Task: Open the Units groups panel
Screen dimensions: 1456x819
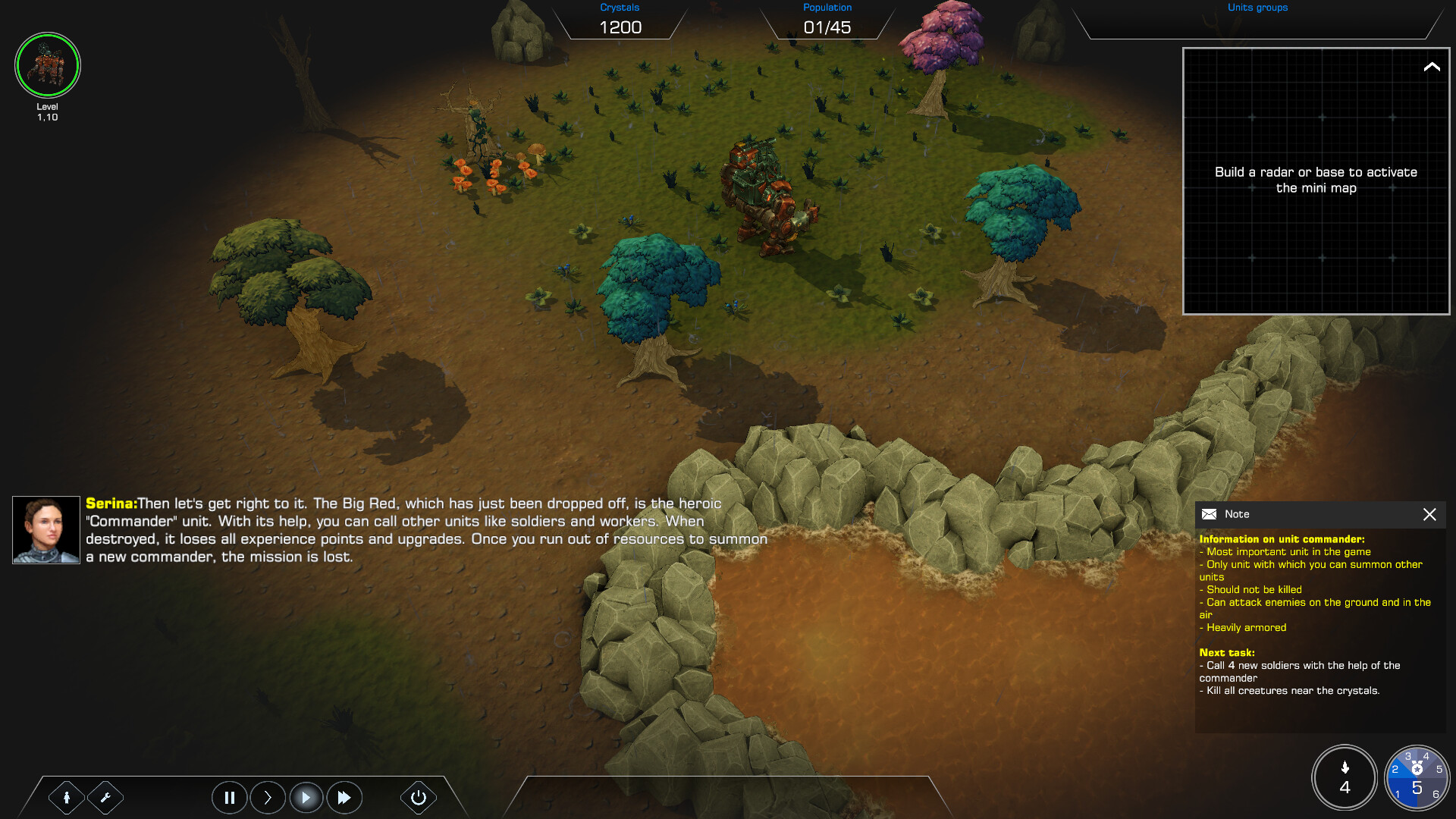Action: [x=1257, y=8]
